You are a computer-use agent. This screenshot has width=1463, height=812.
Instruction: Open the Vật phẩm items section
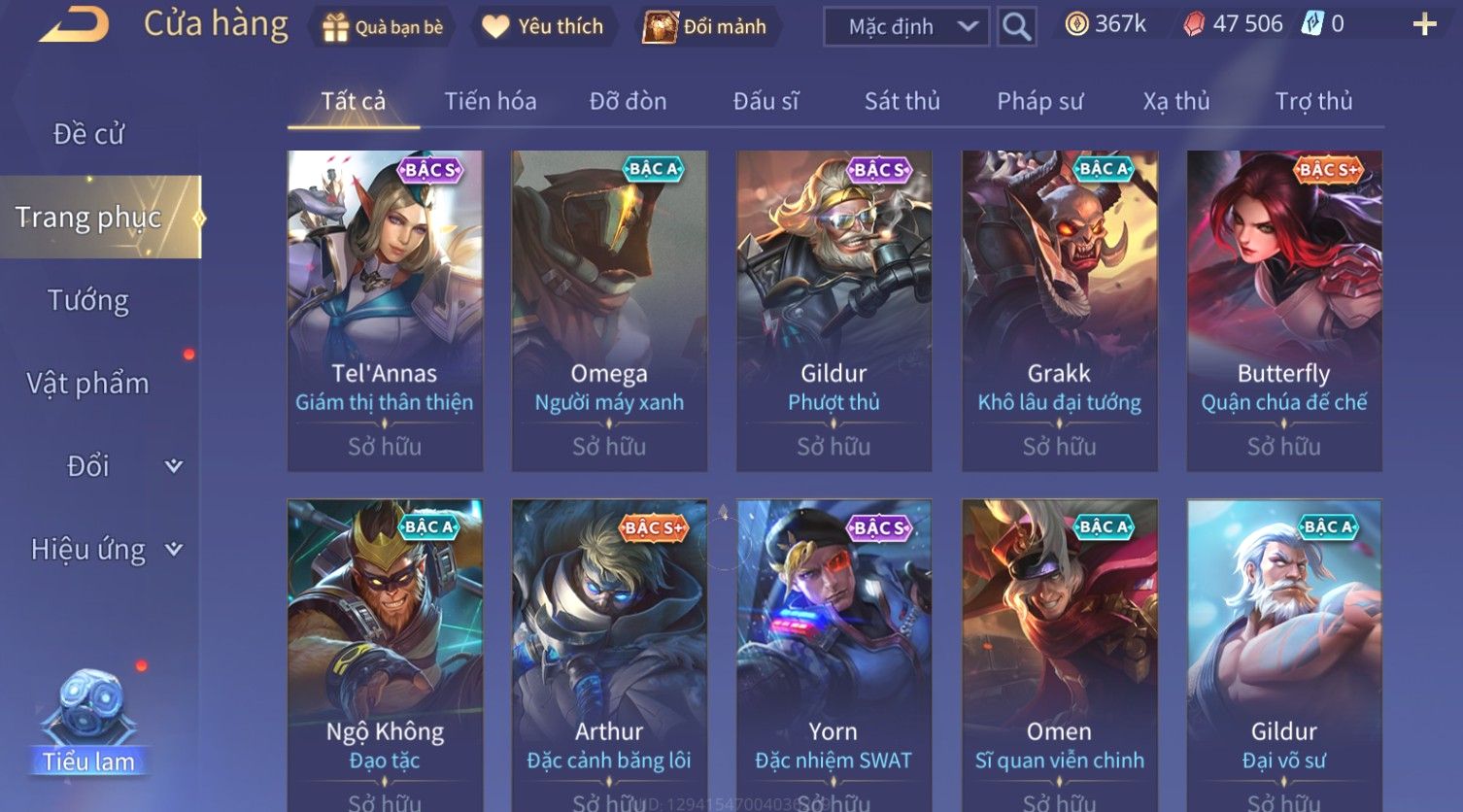(88, 384)
